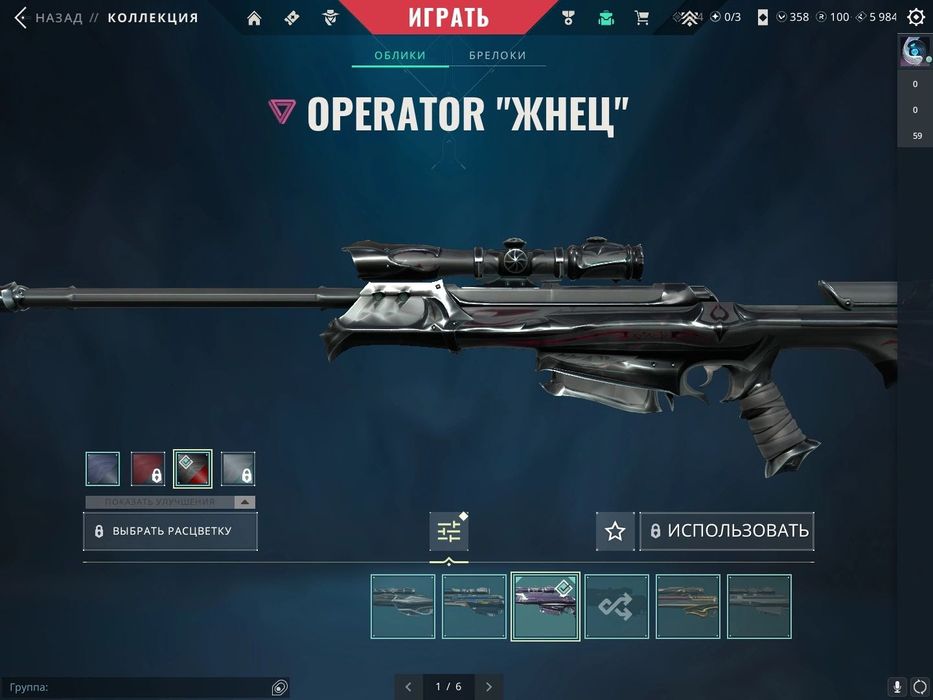
Task: Mark skin as favorite with star
Action: pyautogui.click(x=615, y=531)
